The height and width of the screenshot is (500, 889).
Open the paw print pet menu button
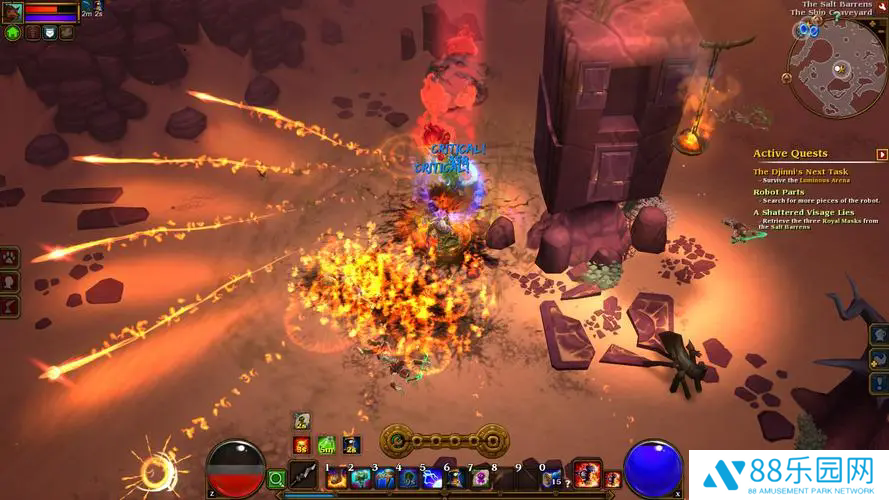10,258
